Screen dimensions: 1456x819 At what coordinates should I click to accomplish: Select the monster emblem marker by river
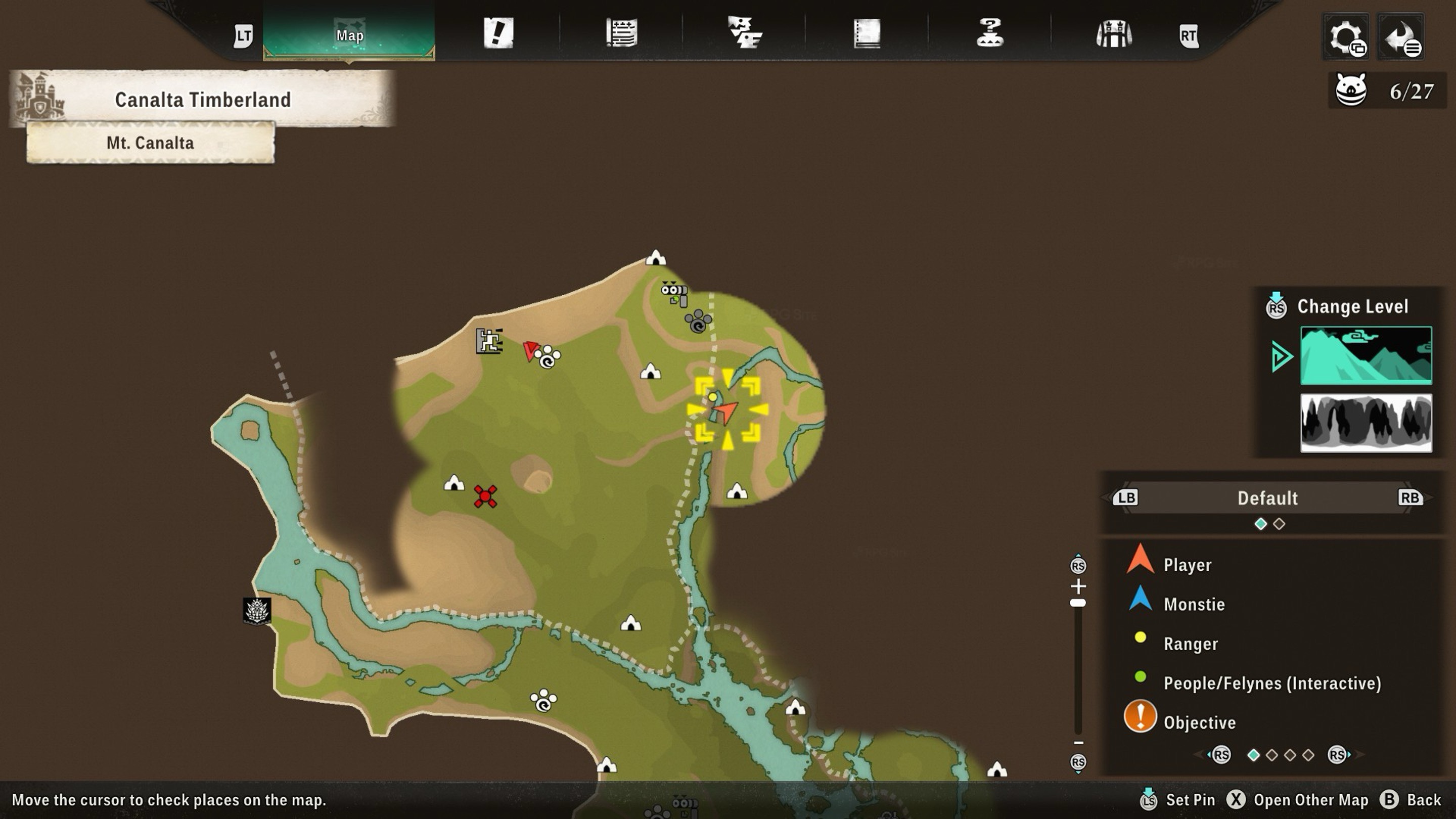pyautogui.click(x=257, y=611)
